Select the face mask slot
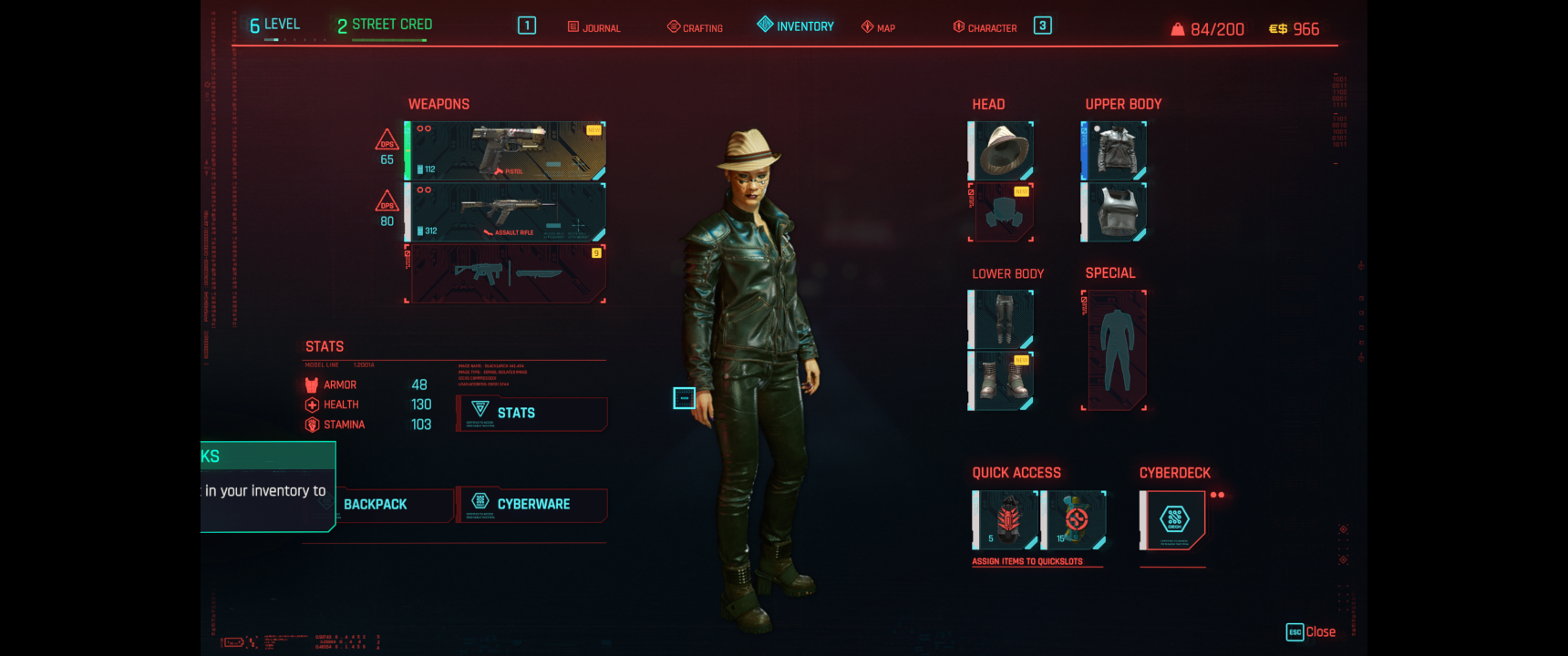The height and width of the screenshot is (656, 1568). point(1001,212)
